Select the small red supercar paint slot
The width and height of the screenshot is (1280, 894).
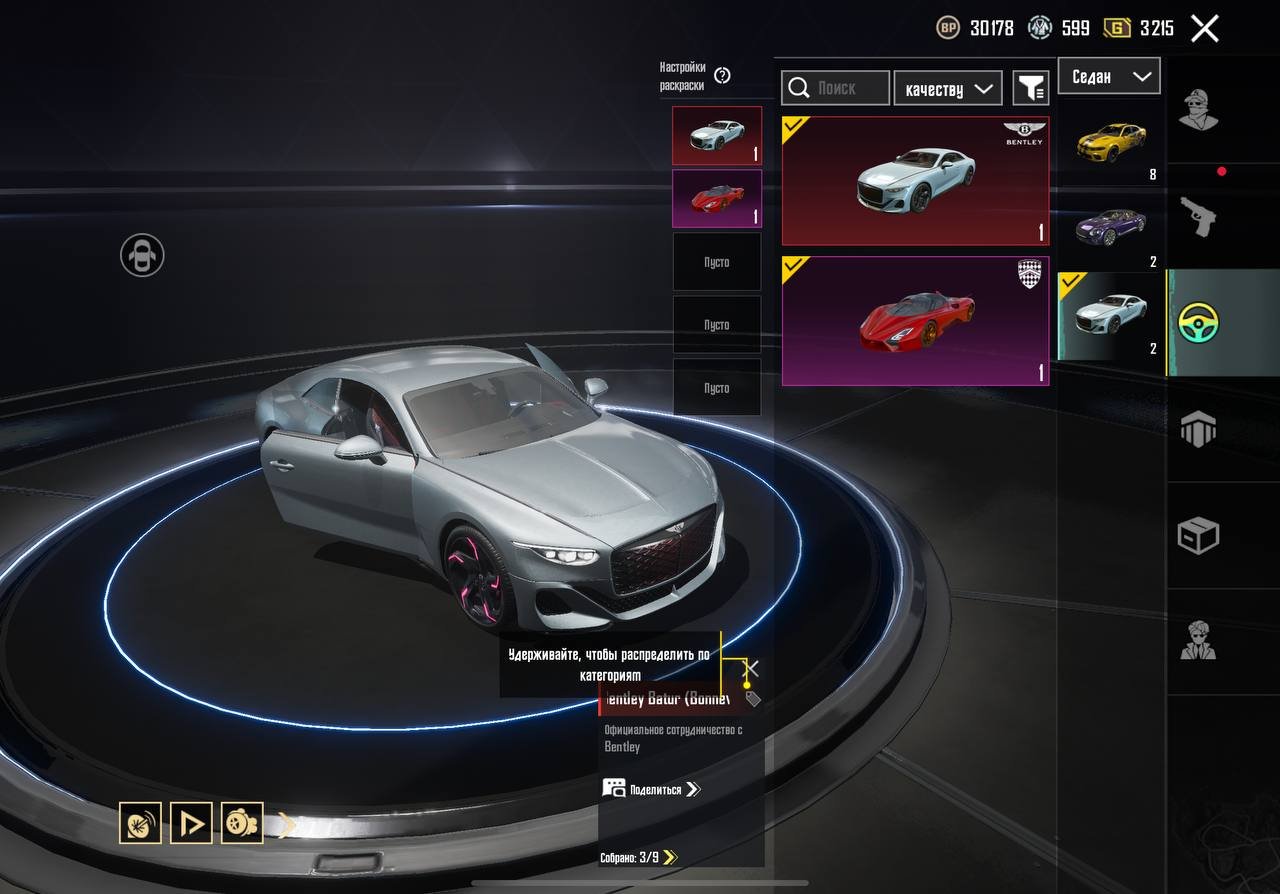click(716, 198)
